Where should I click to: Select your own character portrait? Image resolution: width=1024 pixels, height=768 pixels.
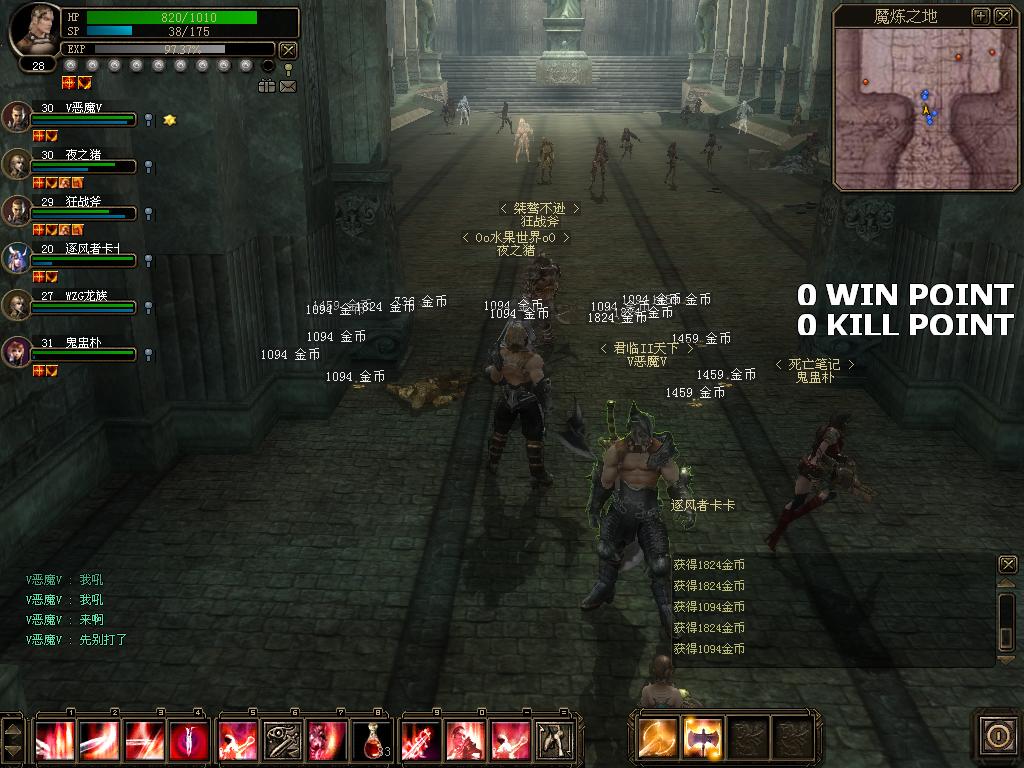point(34,30)
